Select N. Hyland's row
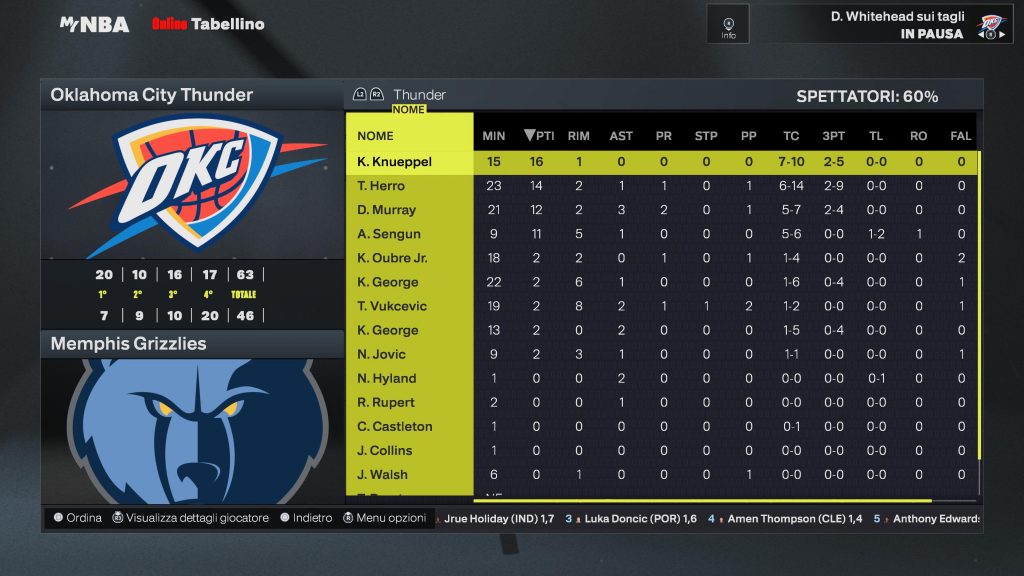Screen dimensions: 1024x576 386,378
